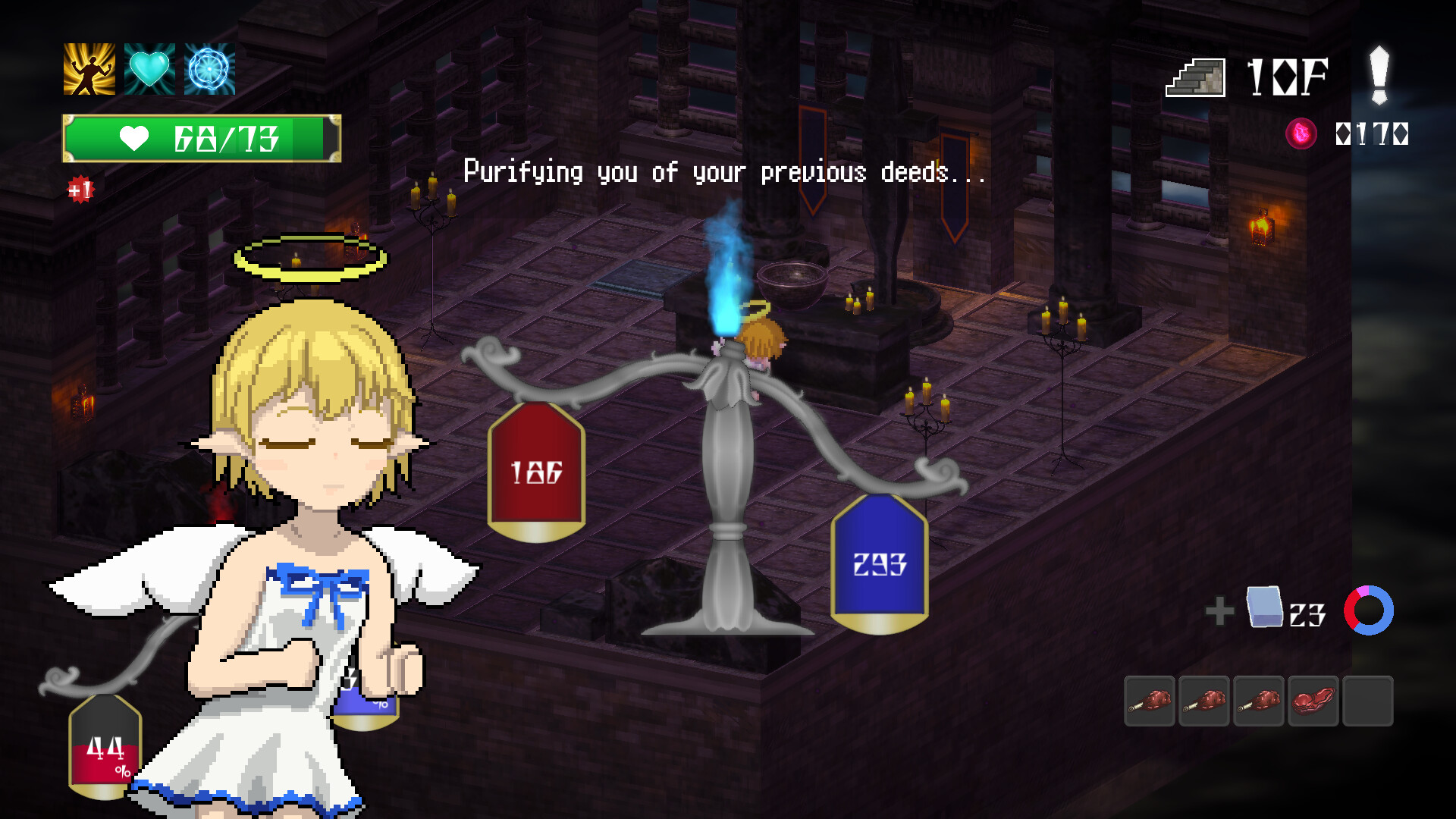Click the white exclamation alert icon
The height and width of the screenshot is (819, 1456).
click(x=1378, y=76)
